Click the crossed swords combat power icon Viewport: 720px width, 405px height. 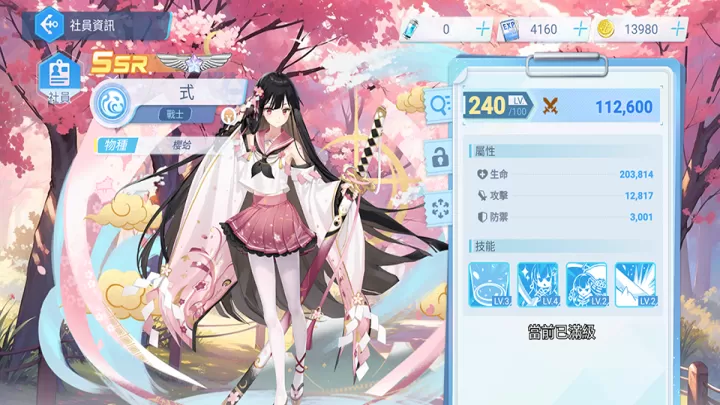(x=551, y=106)
